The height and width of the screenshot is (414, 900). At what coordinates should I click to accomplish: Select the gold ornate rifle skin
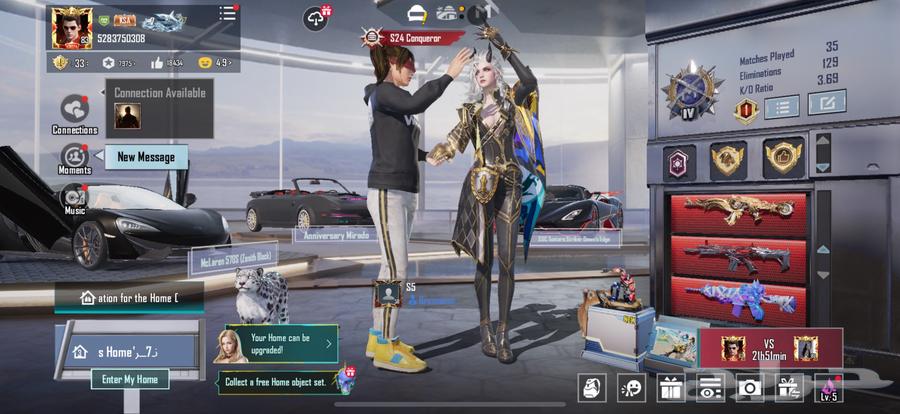coord(738,213)
